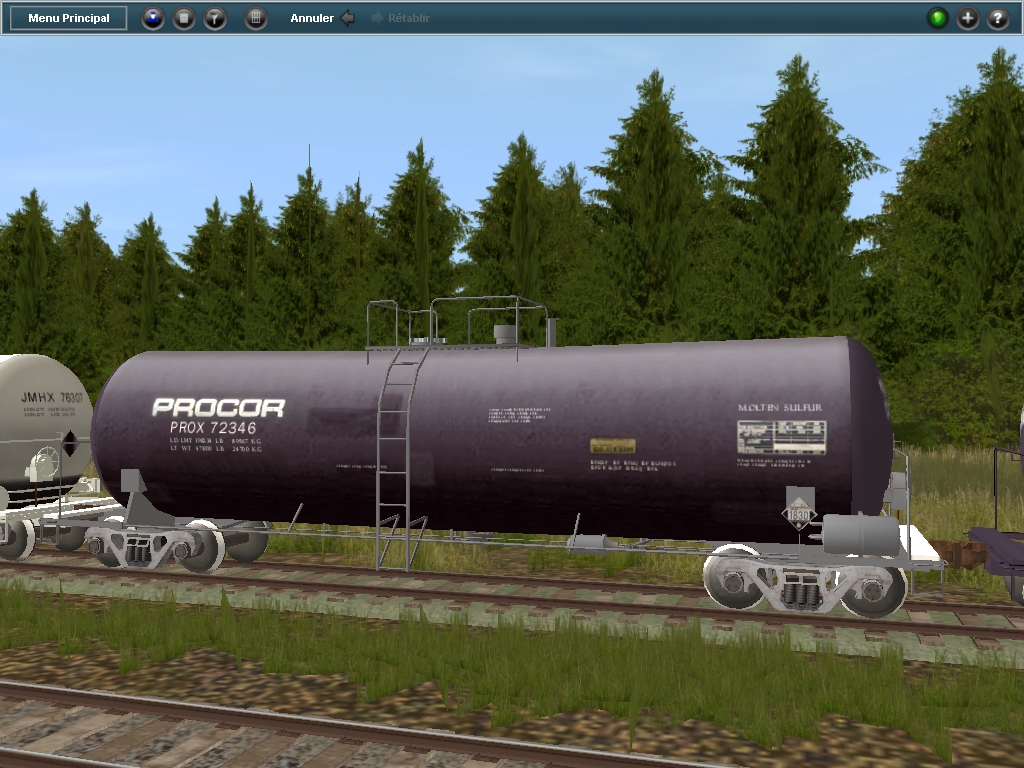Viewport: 1024px width, 768px height.
Task: Activate the plus button
Action: point(968,18)
